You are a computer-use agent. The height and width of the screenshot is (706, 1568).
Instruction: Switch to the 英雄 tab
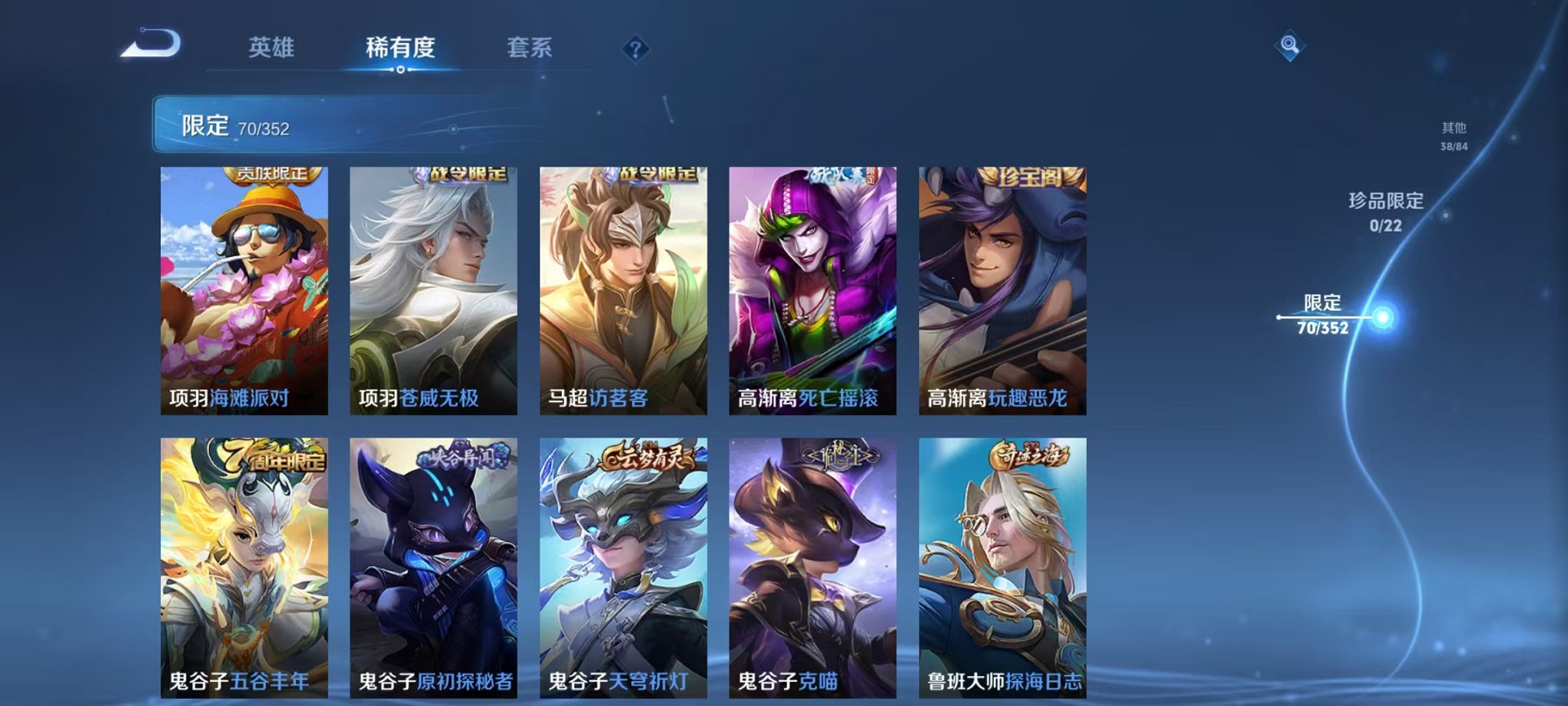273,48
